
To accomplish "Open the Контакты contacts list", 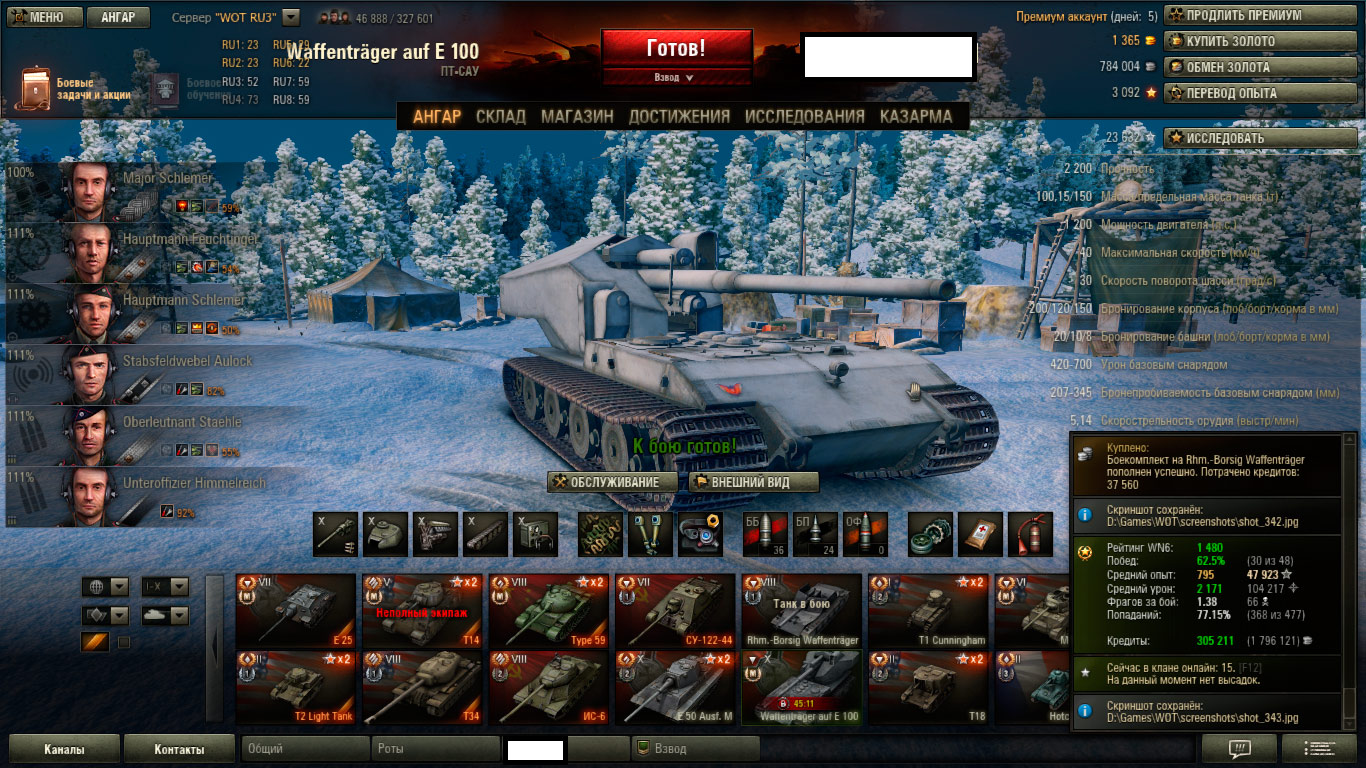I will (x=180, y=749).
